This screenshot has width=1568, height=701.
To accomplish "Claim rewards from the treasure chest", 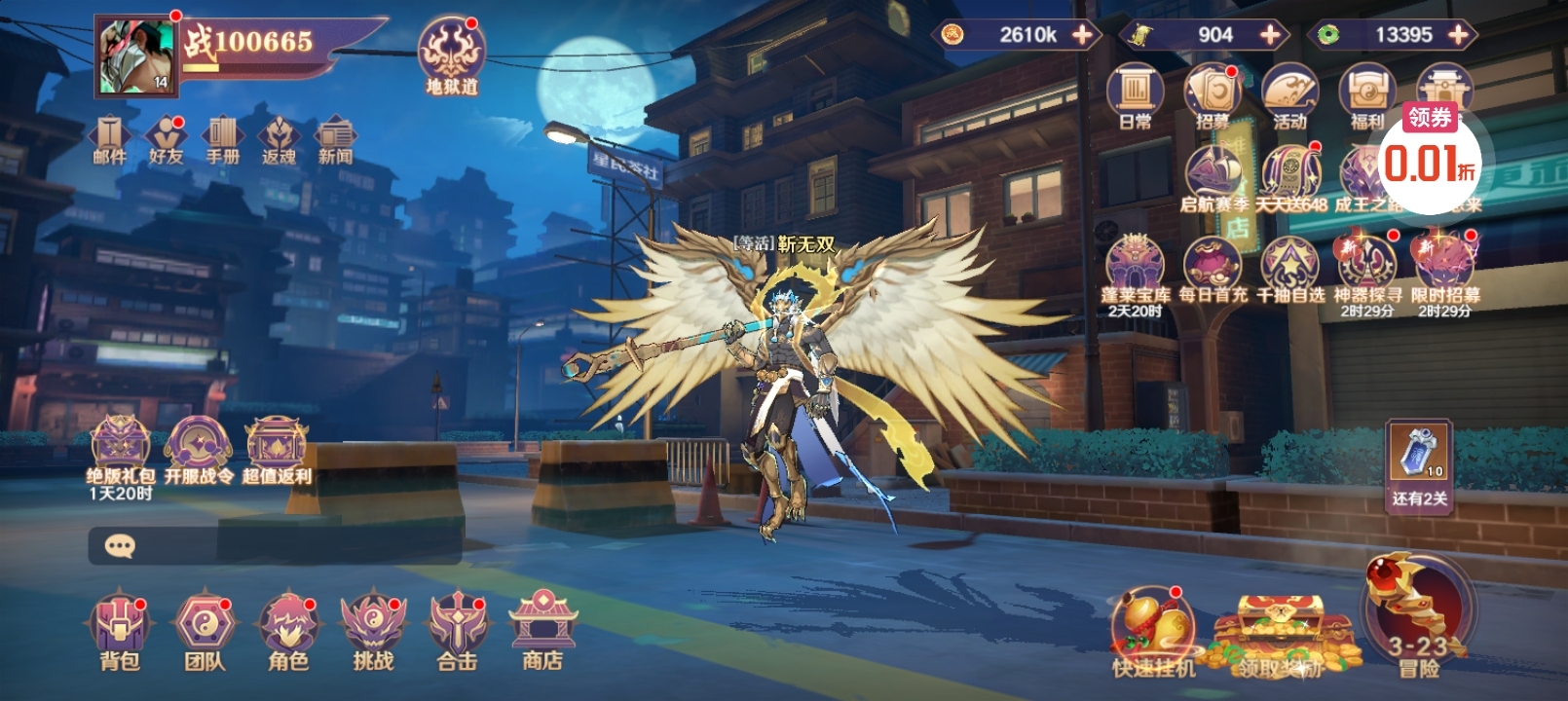I will click(1280, 635).
